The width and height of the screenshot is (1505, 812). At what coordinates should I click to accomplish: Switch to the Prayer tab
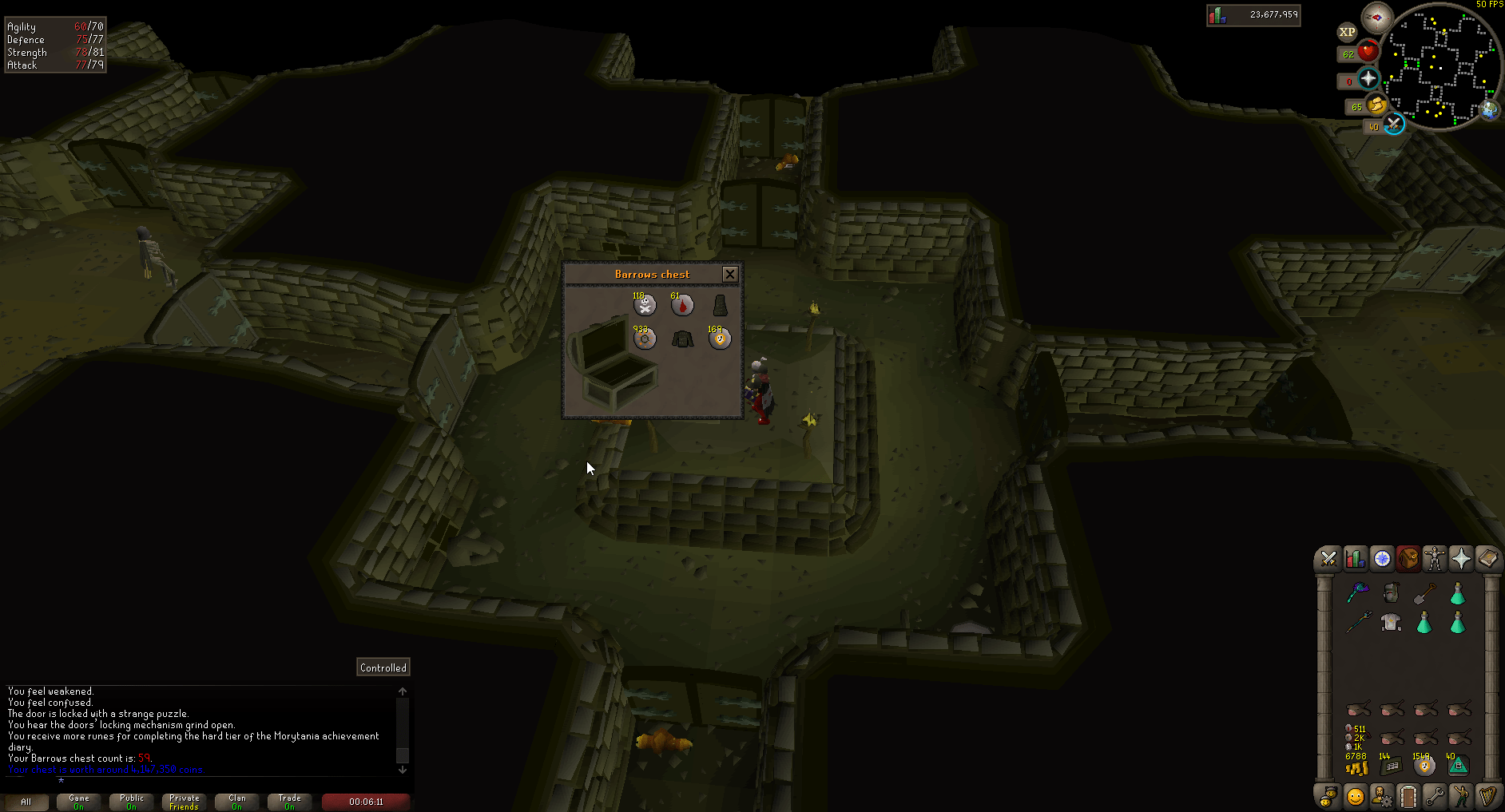(1461, 559)
